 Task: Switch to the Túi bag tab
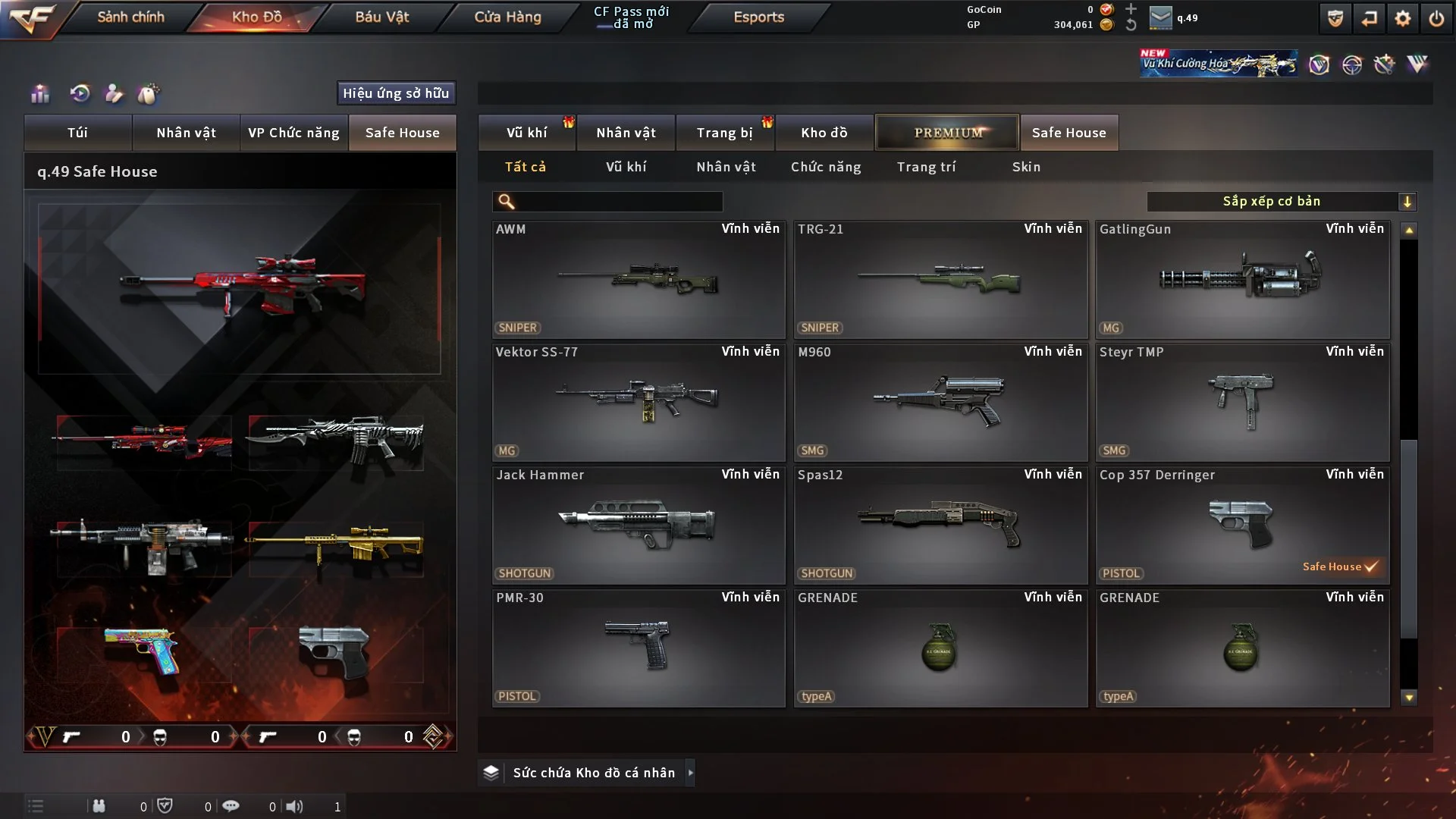click(77, 133)
